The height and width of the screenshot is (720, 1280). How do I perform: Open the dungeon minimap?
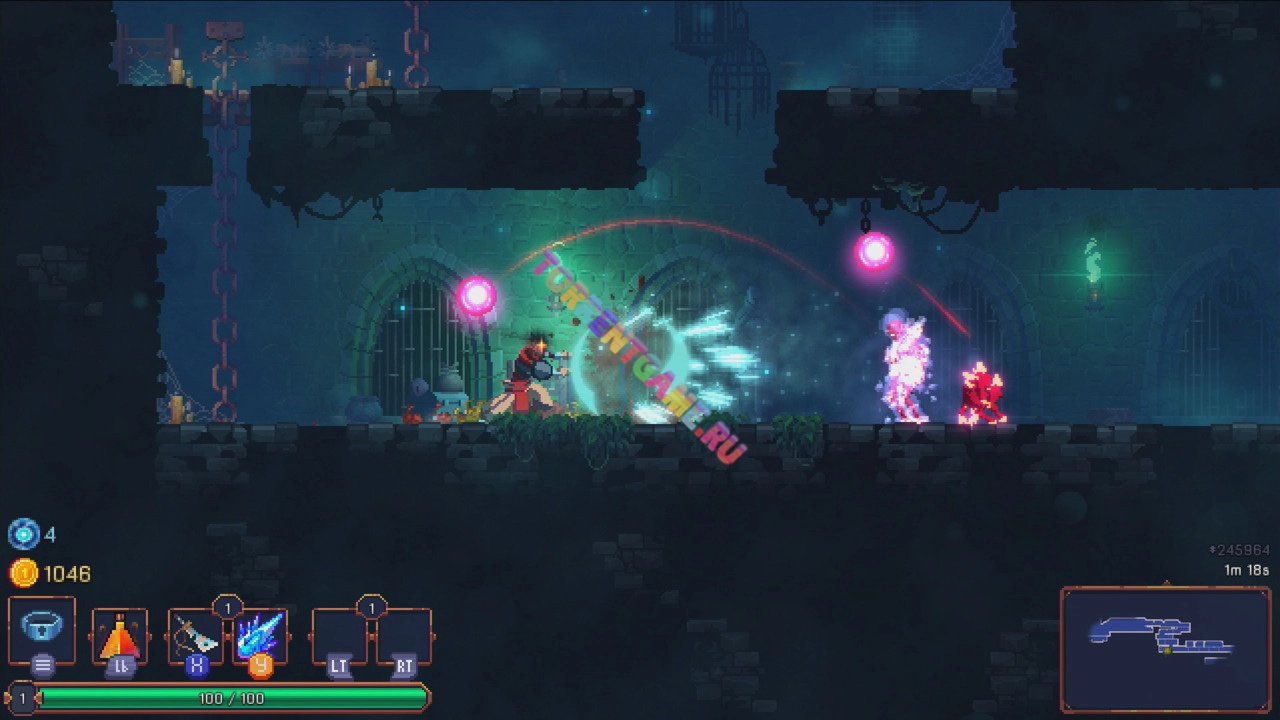click(x=1165, y=648)
